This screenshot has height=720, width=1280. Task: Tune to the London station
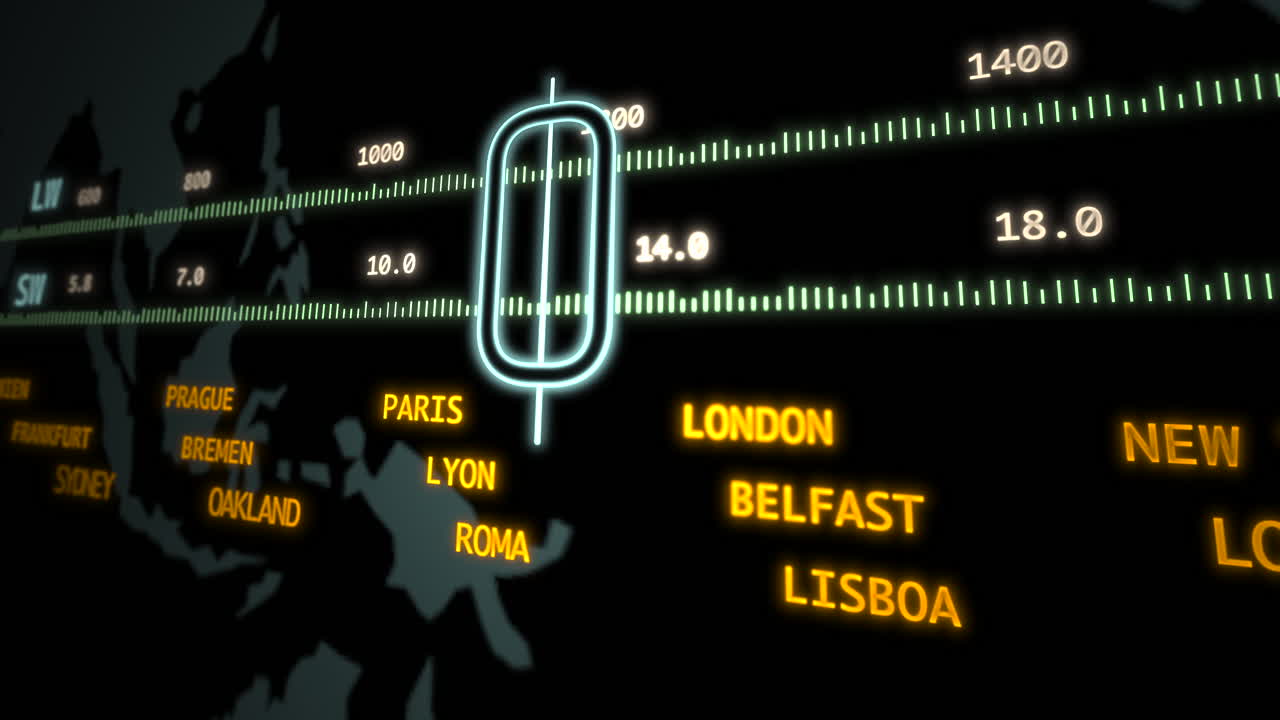(x=757, y=425)
